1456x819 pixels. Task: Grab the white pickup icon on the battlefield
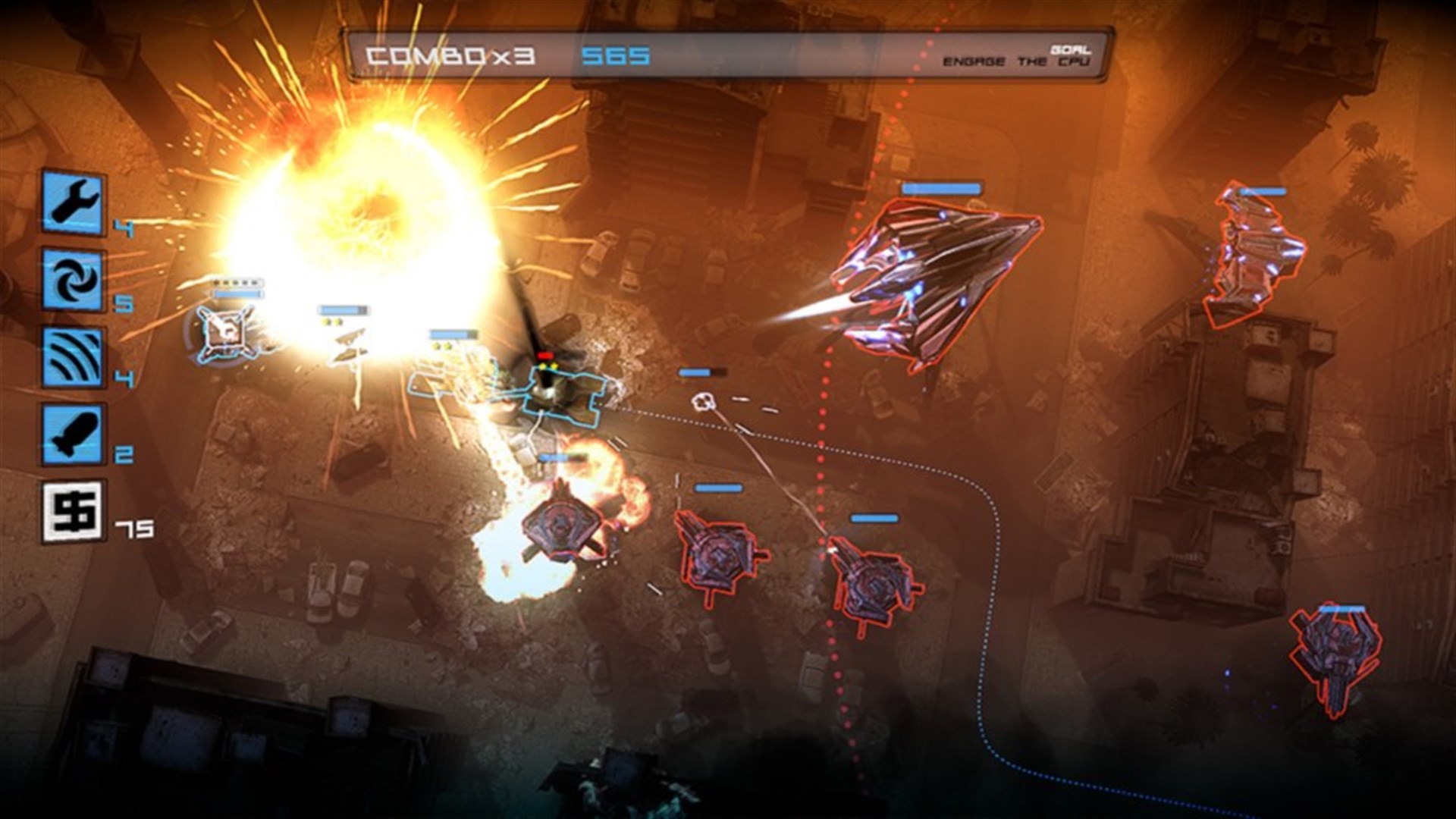704,403
